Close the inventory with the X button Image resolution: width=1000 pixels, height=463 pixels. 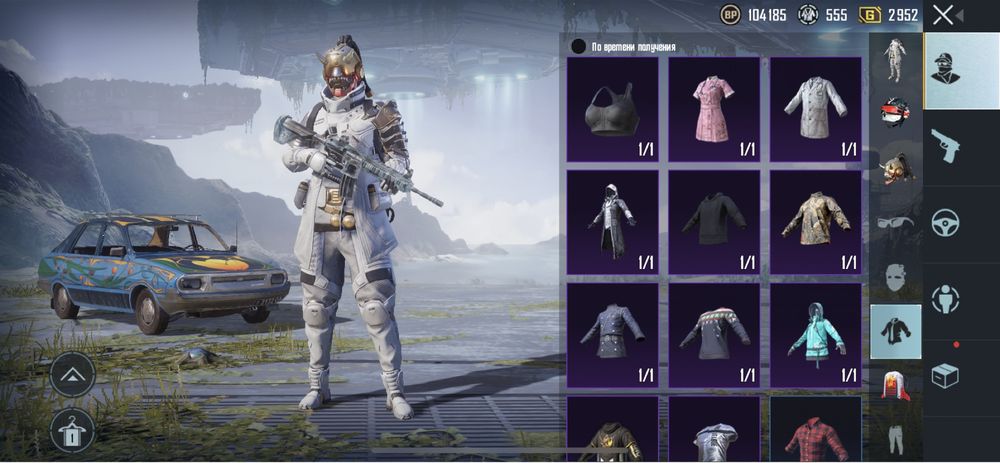click(943, 15)
